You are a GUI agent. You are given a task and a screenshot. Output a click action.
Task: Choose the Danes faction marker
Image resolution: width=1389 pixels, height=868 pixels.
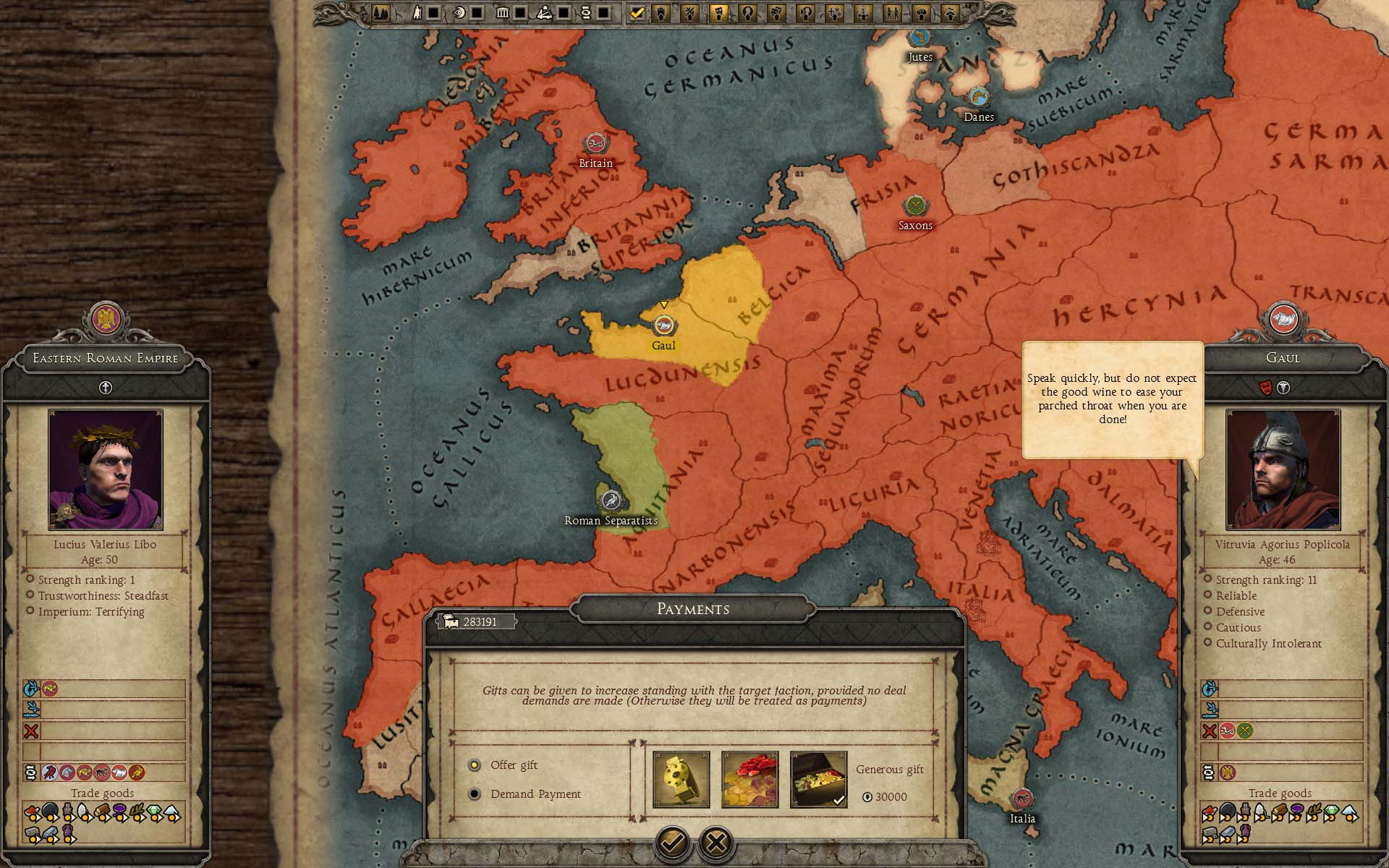tap(978, 97)
